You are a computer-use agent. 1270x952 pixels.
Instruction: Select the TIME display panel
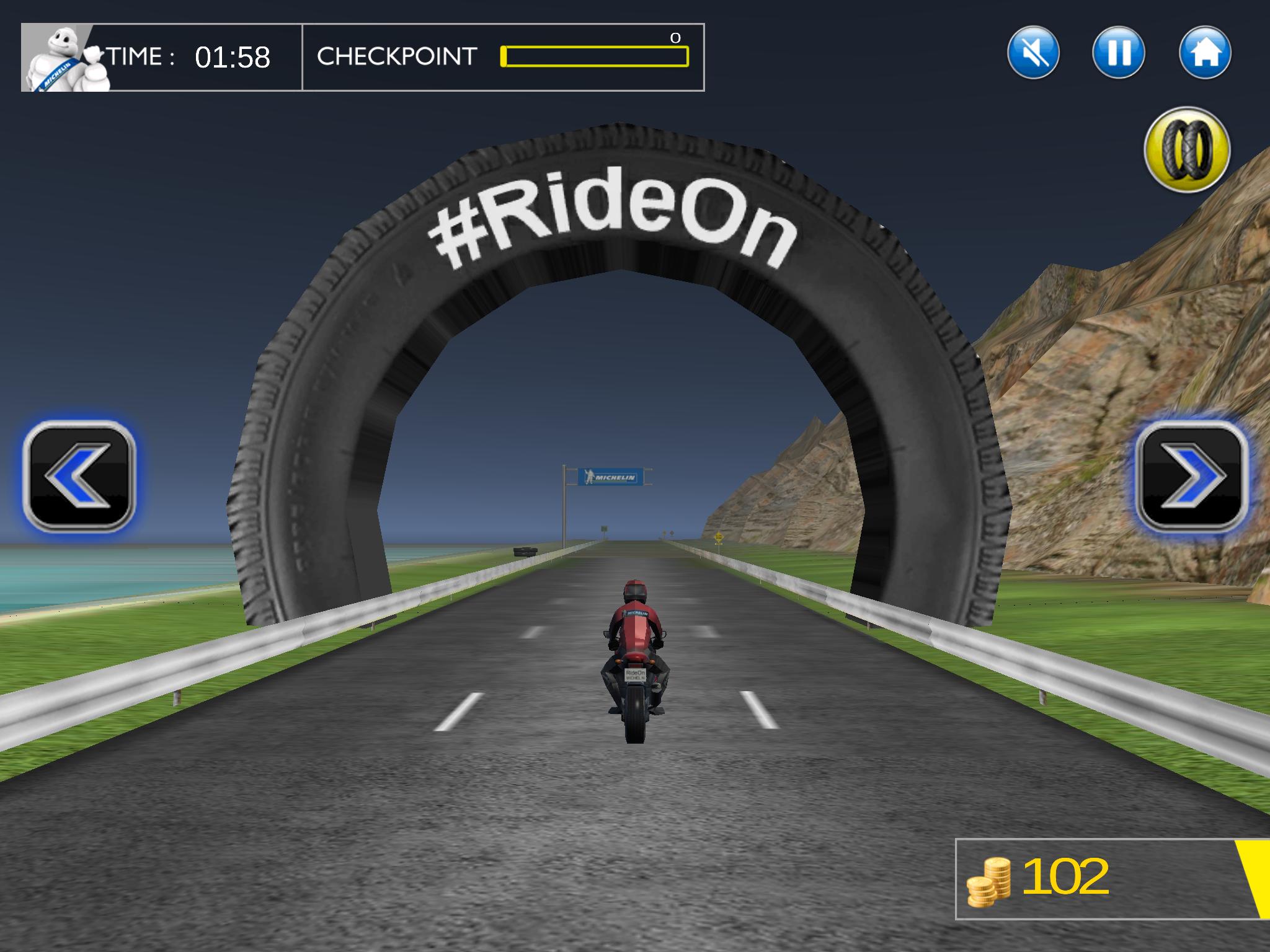click(x=186, y=57)
